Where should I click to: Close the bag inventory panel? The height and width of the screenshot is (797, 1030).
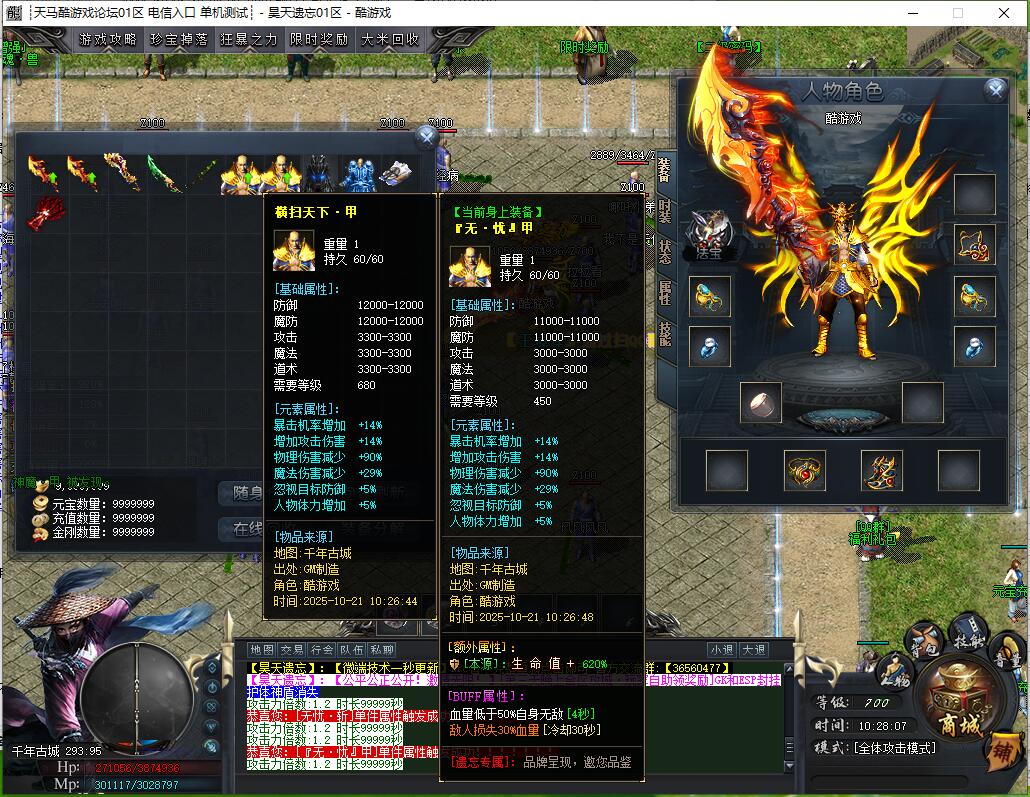coord(426,136)
